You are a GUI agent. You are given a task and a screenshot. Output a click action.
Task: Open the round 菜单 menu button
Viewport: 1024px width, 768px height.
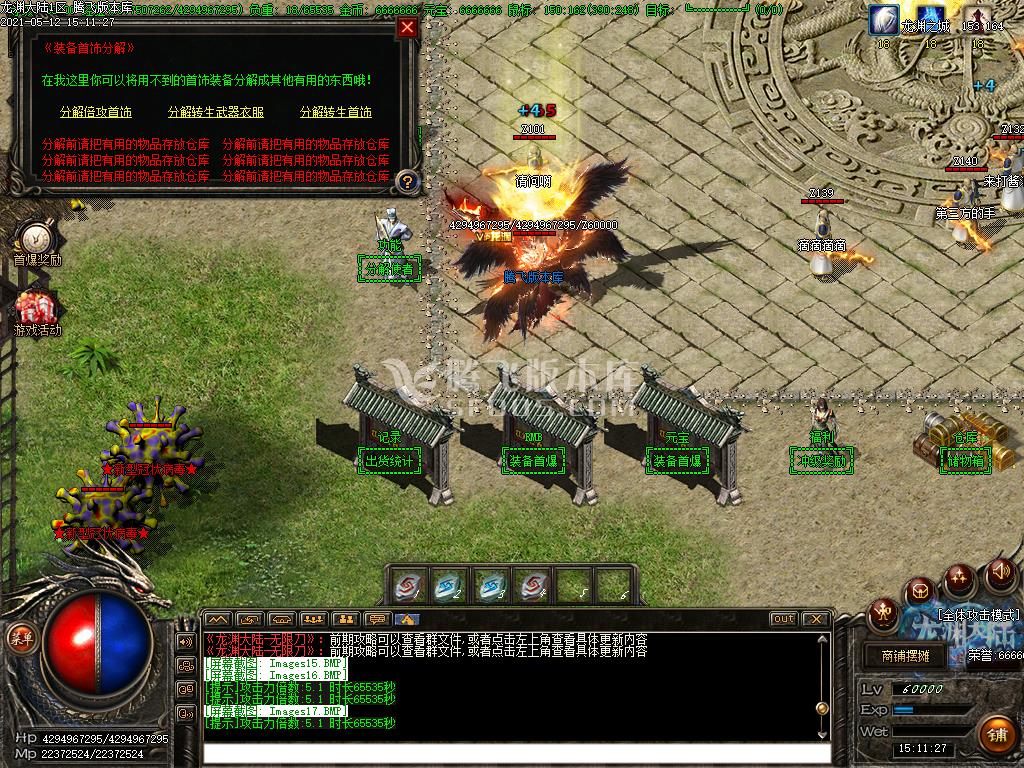pos(19,636)
